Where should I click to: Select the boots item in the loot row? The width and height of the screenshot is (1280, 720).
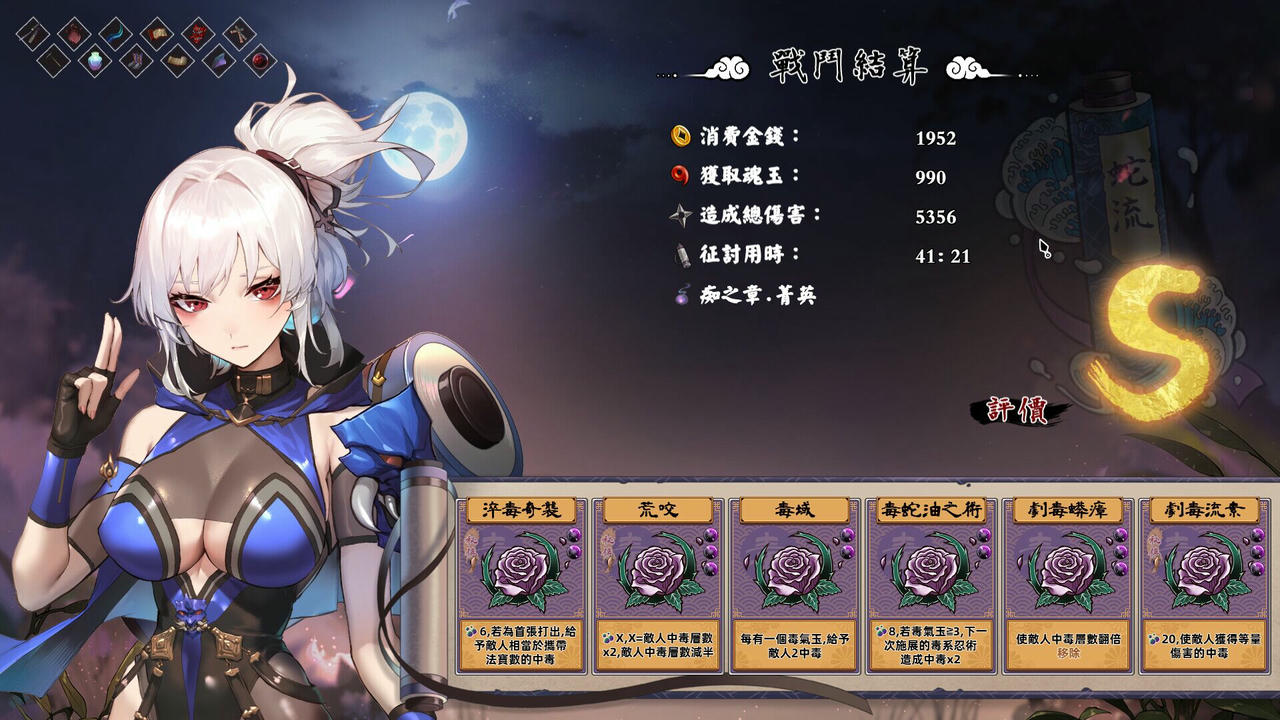[137, 60]
